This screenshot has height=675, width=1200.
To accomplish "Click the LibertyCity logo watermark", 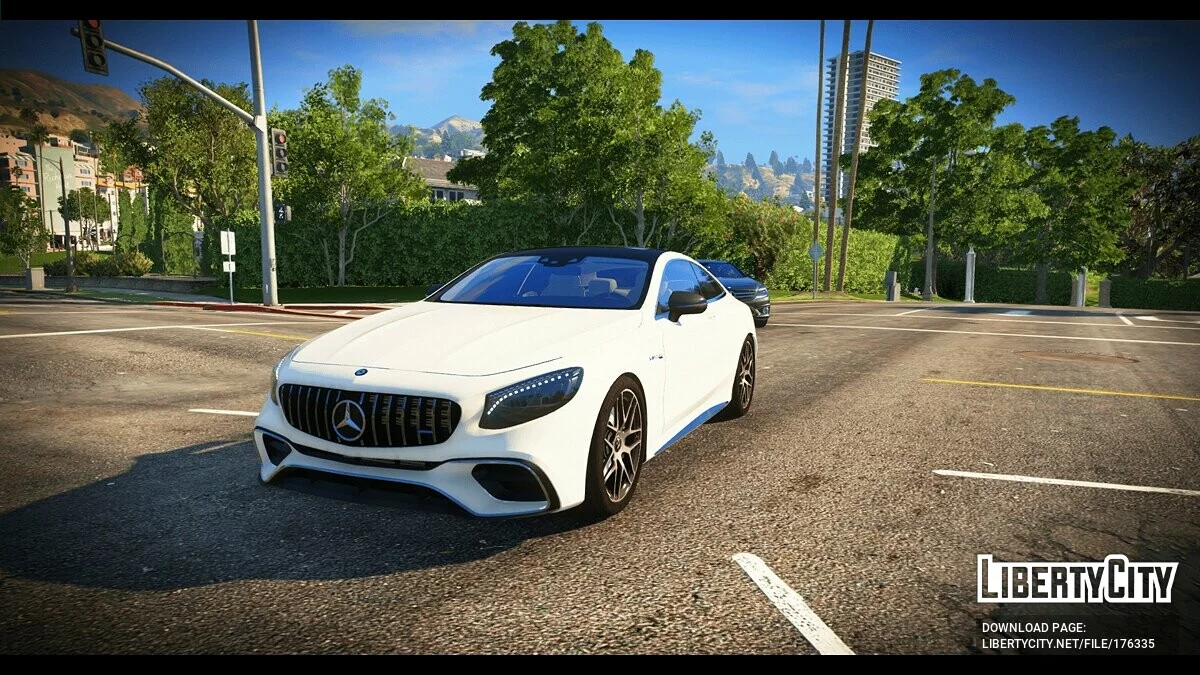I will [x=1077, y=579].
